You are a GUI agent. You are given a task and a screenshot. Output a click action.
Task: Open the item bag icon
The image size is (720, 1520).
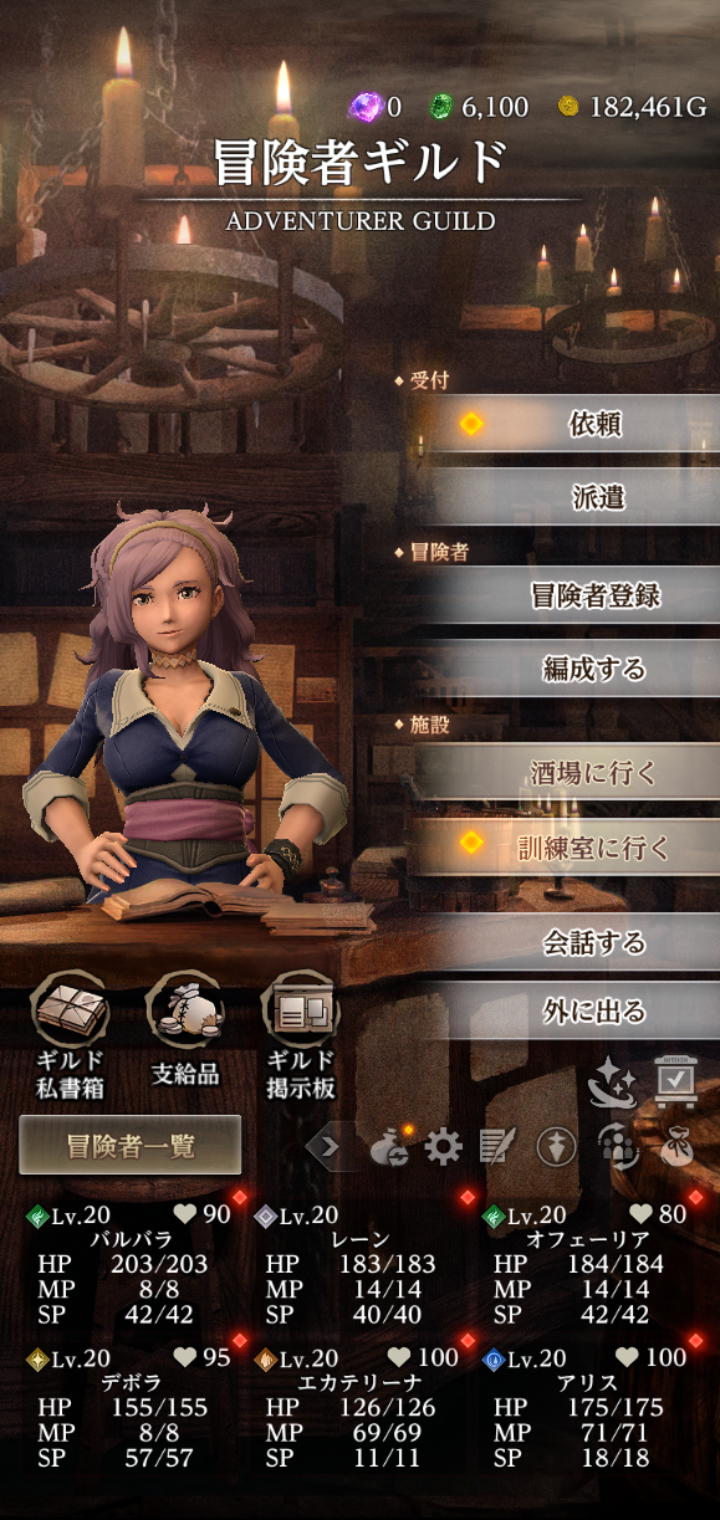677,1146
